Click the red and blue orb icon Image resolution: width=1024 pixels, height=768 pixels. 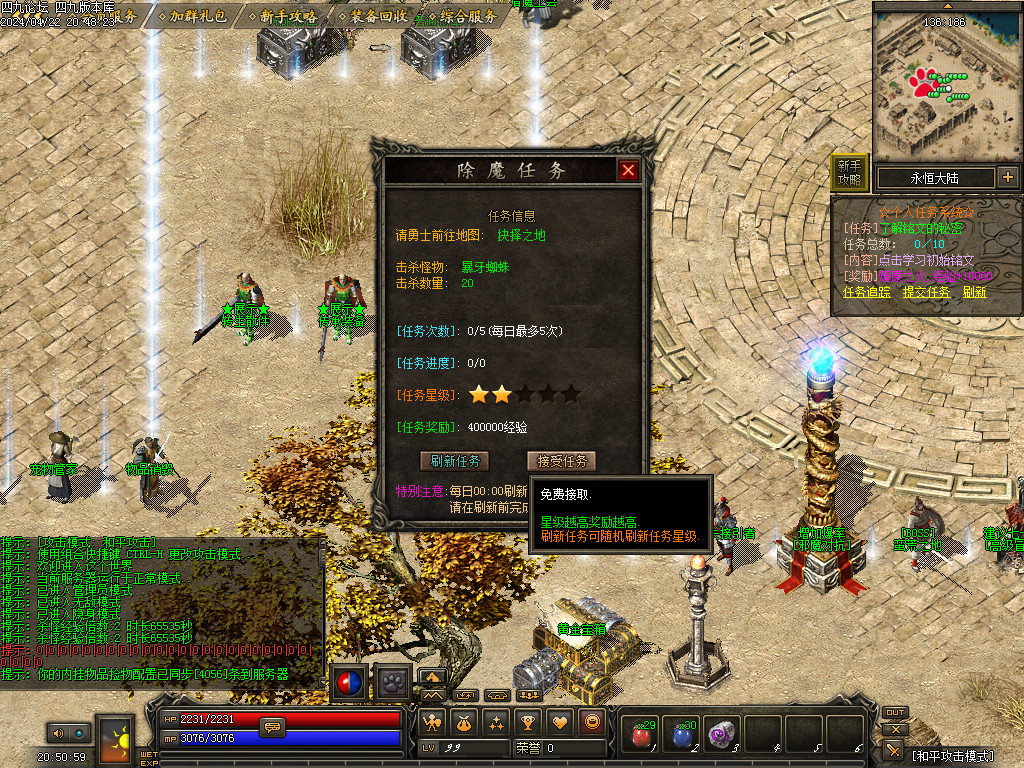[350, 683]
